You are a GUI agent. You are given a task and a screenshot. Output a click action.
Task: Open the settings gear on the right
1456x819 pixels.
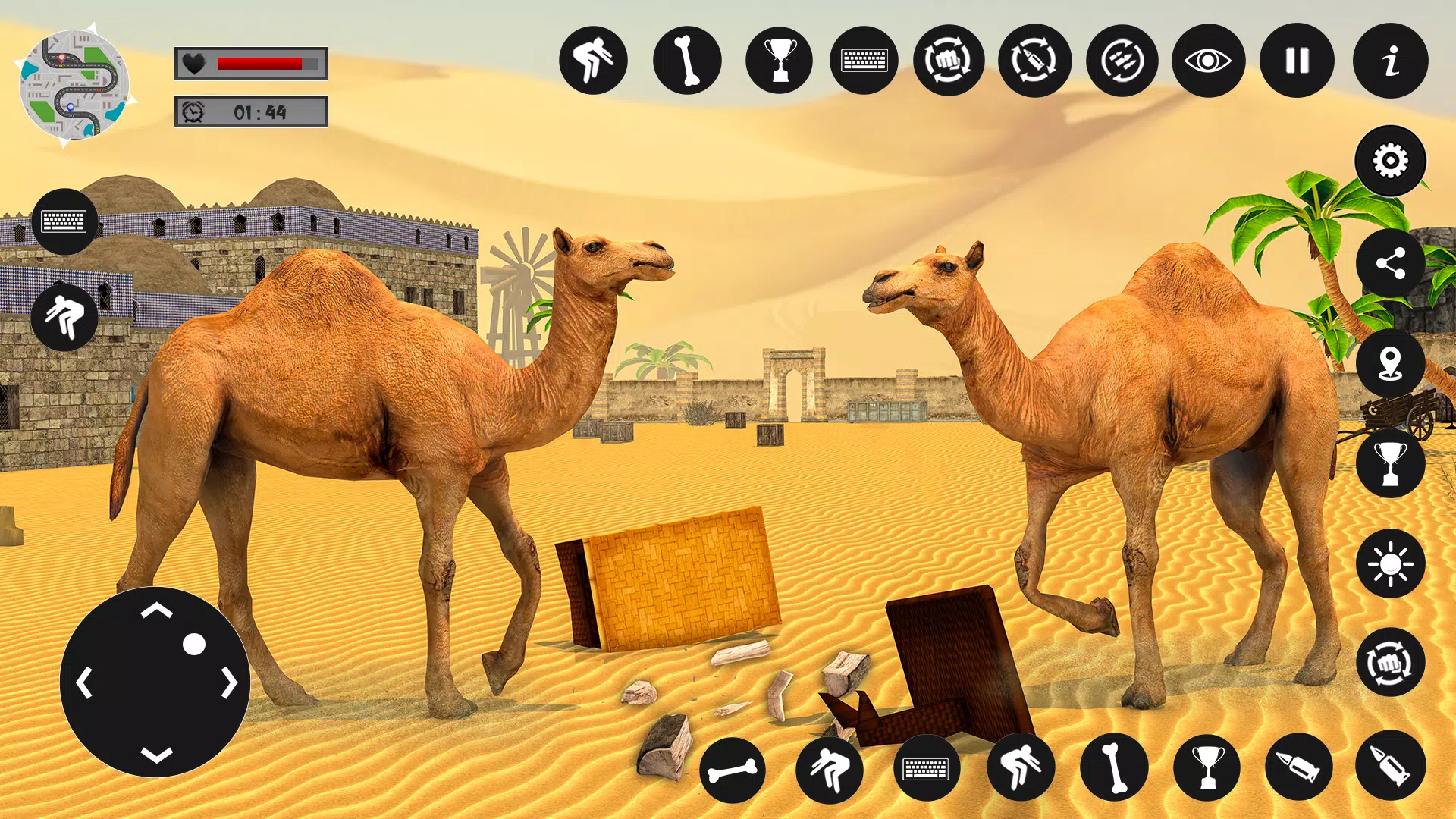click(x=1390, y=160)
